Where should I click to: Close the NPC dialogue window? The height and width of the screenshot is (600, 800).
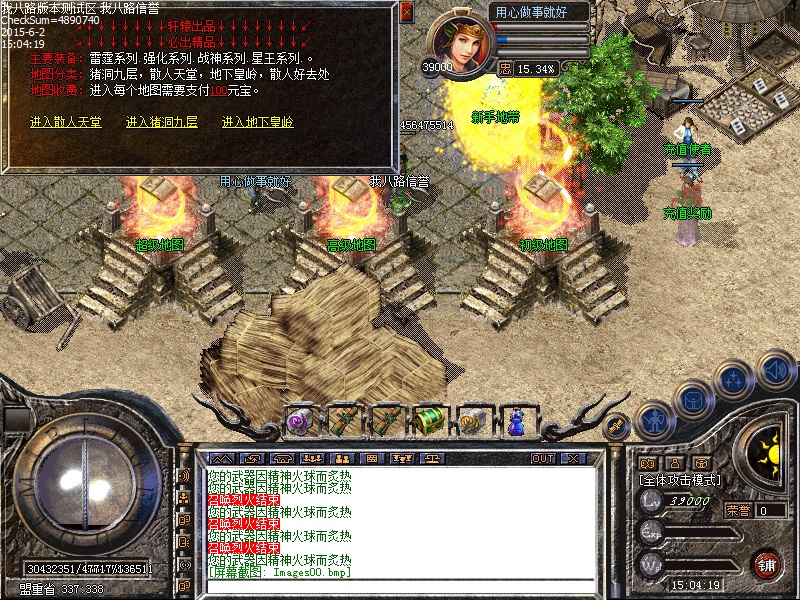pyautogui.click(x=406, y=12)
